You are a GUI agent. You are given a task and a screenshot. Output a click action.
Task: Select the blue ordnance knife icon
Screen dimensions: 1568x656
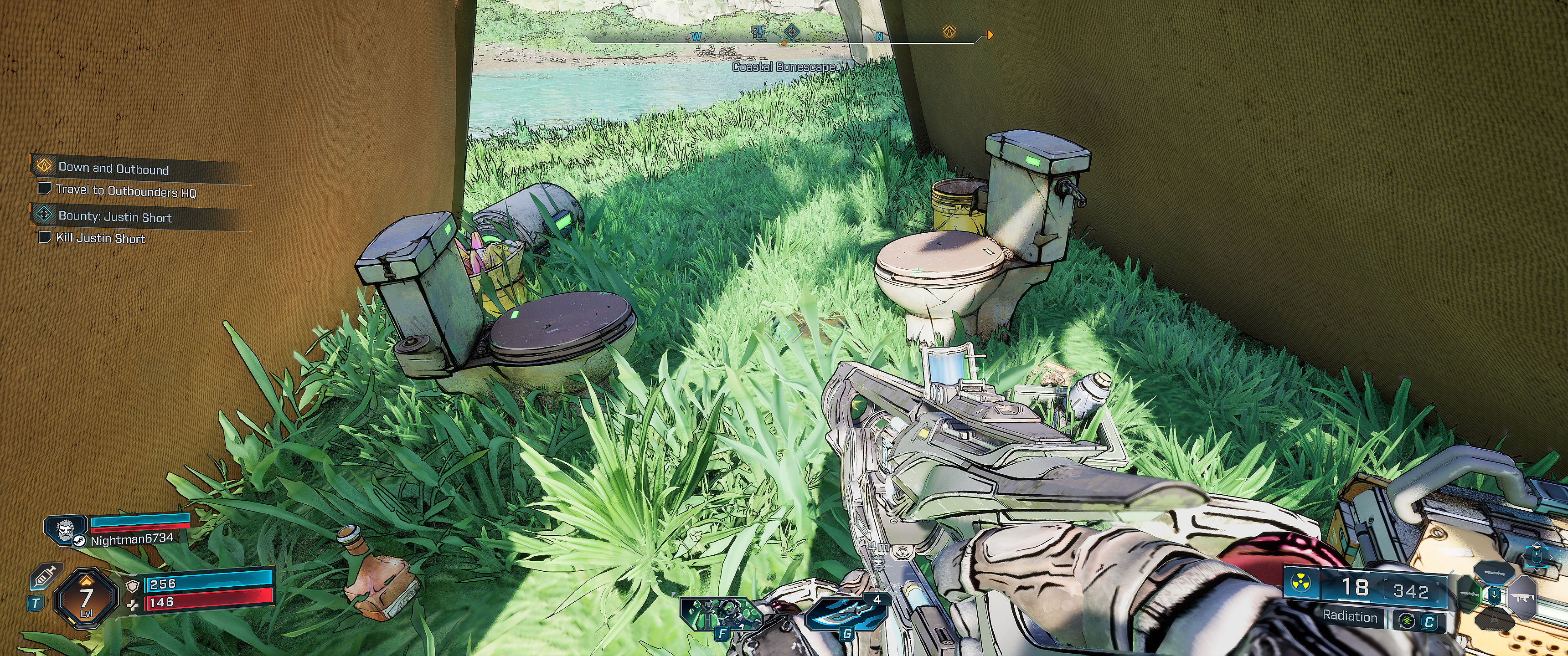click(844, 615)
